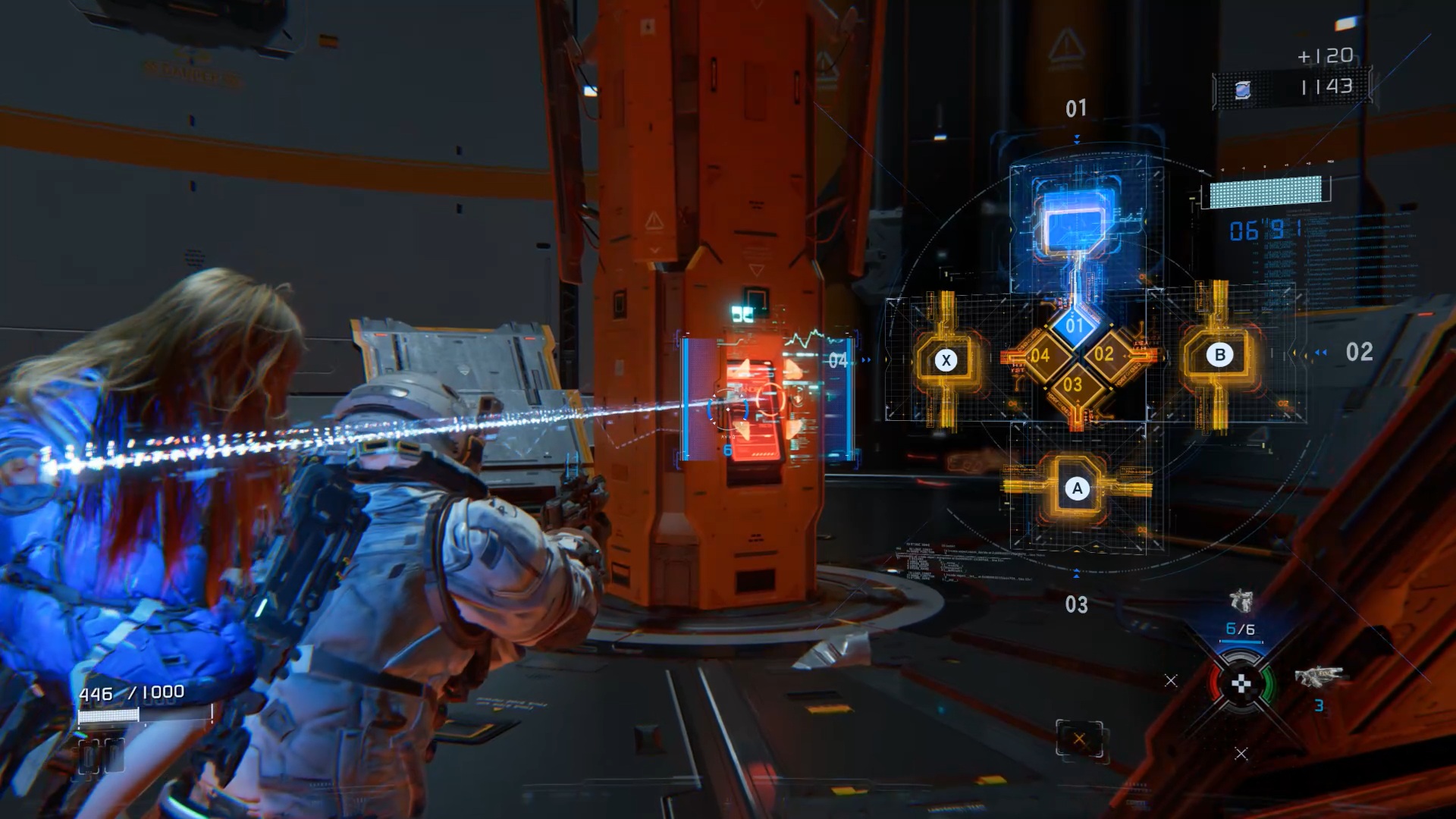Select the blue 01 diamond tile
This screenshot has height=819, width=1456.
(1075, 326)
